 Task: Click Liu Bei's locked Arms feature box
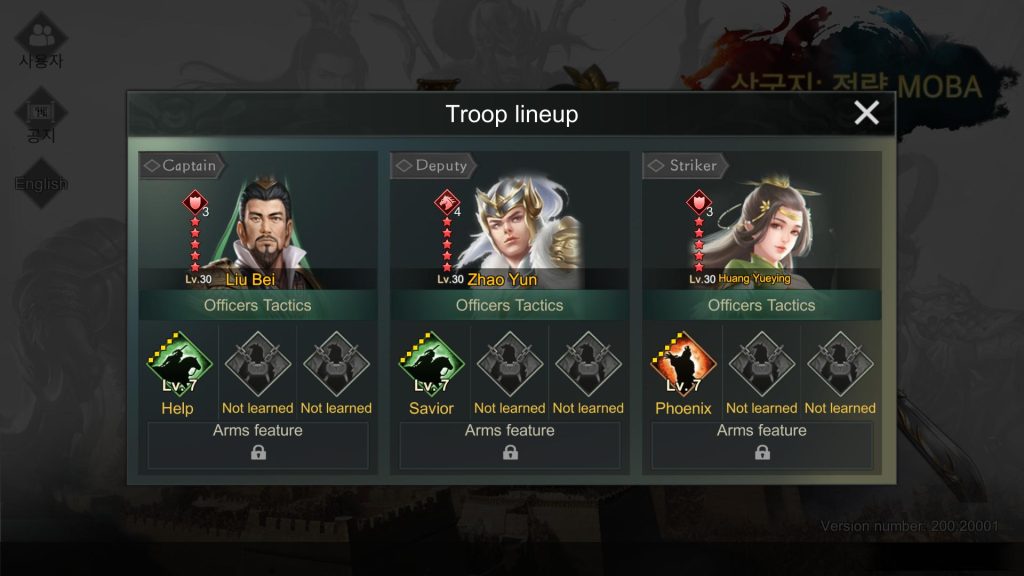tap(258, 445)
